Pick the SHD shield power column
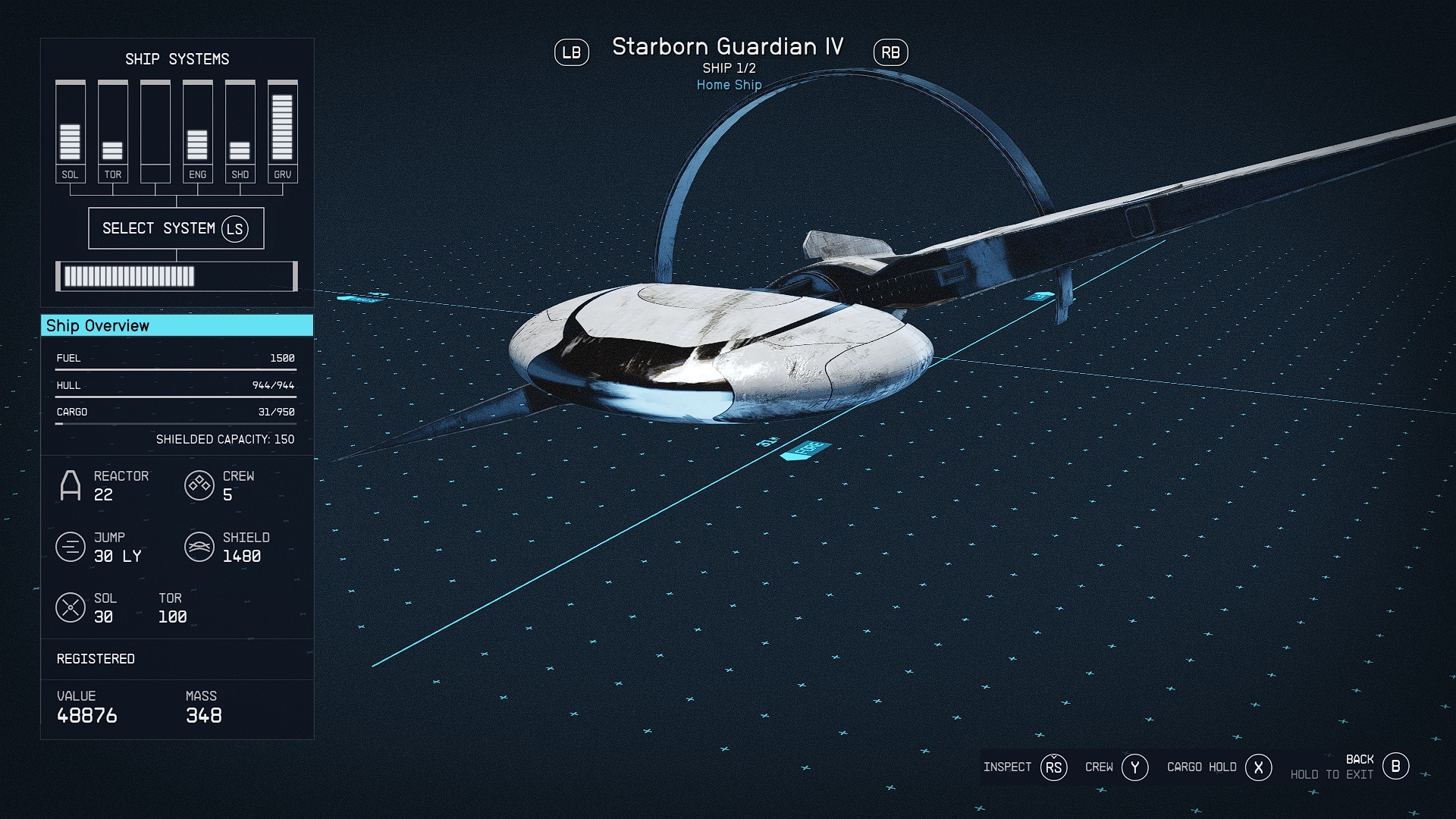Viewport: 1456px width, 819px height. pos(240,131)
